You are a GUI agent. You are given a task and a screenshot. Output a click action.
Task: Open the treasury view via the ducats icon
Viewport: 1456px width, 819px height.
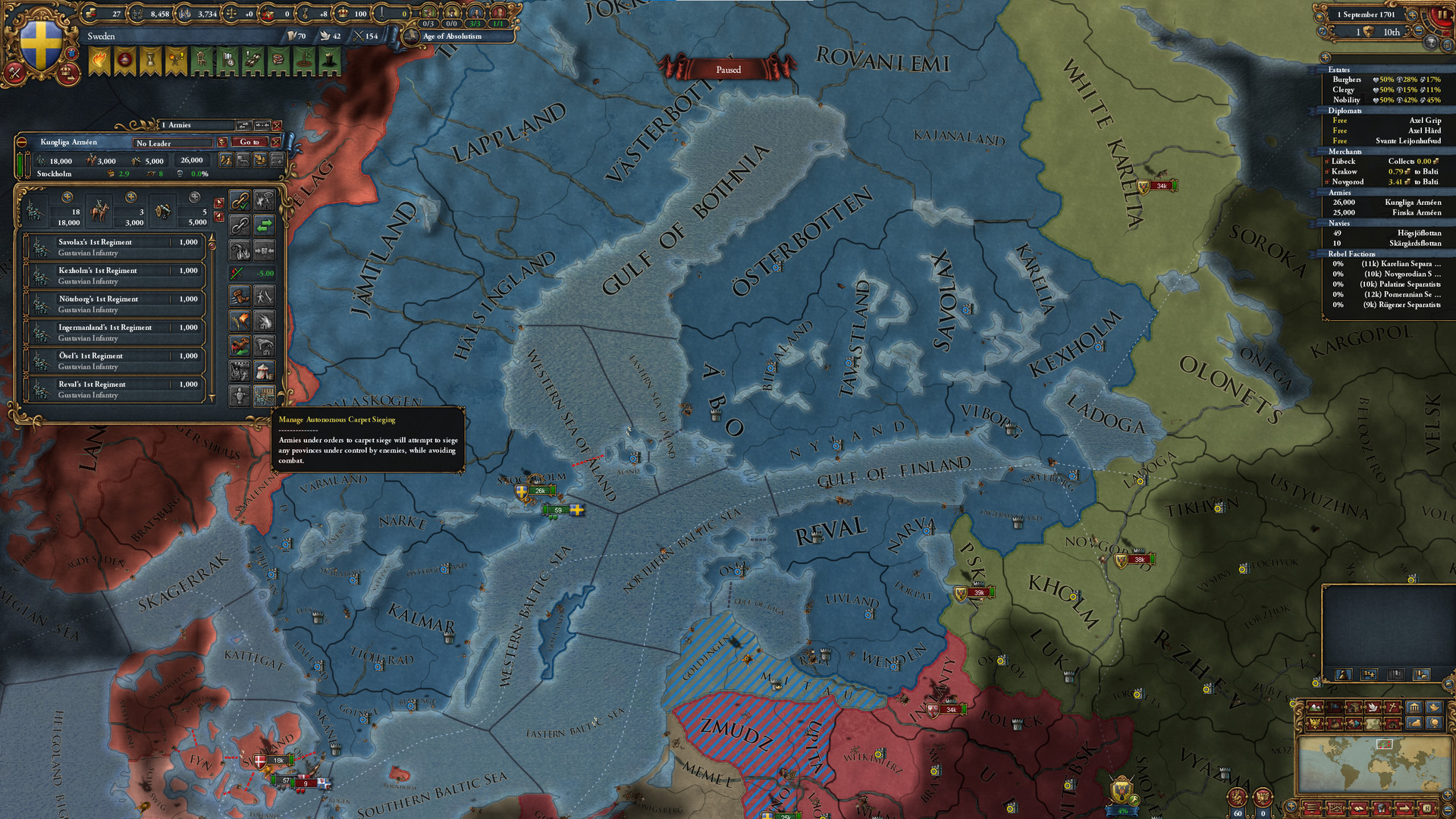pos(91,14)
